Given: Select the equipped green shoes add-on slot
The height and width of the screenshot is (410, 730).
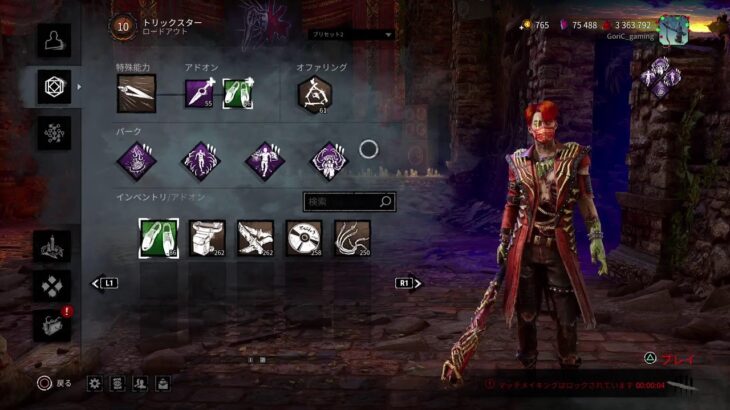Looking at the screenshot, I should tap(238, 93).
